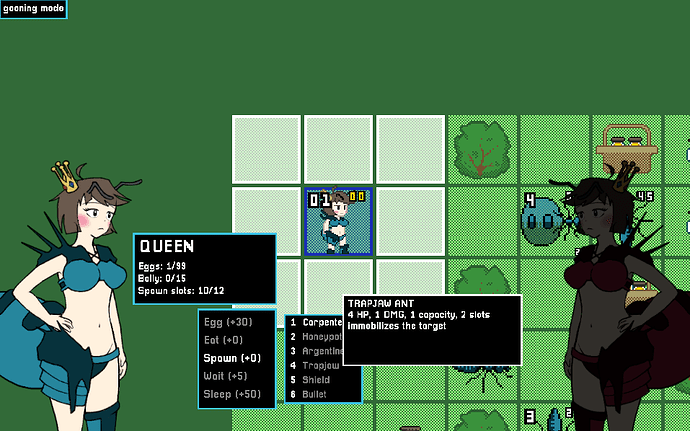Choose the Egg (+30) action
This screenshot has height=431, width=690.
coord(227,322)
